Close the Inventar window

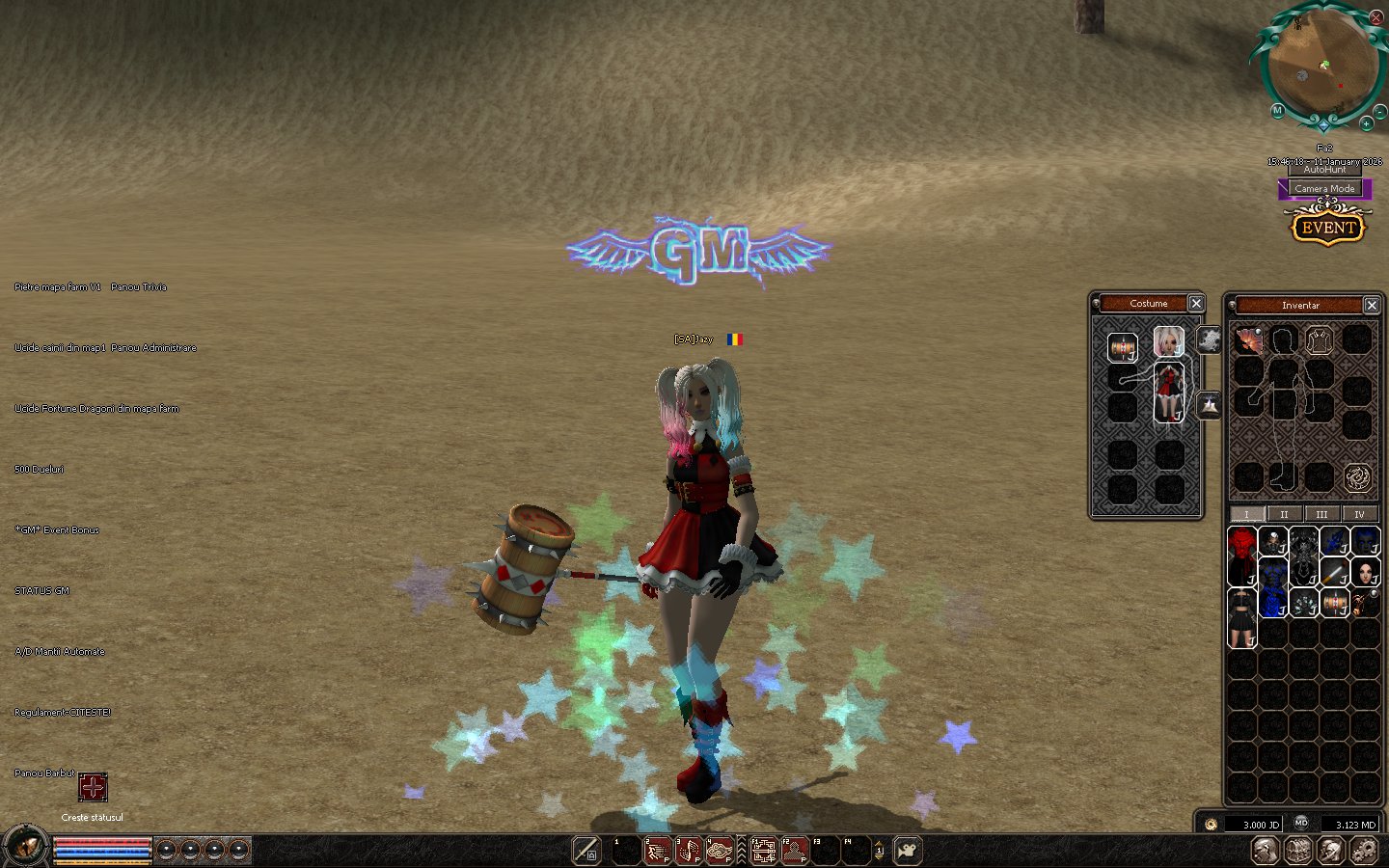(x=1372, y=306)
